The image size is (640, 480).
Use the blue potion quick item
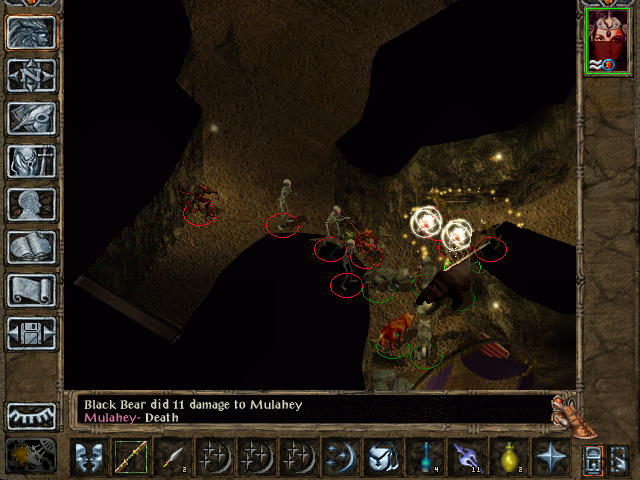(x=425, y=458)
